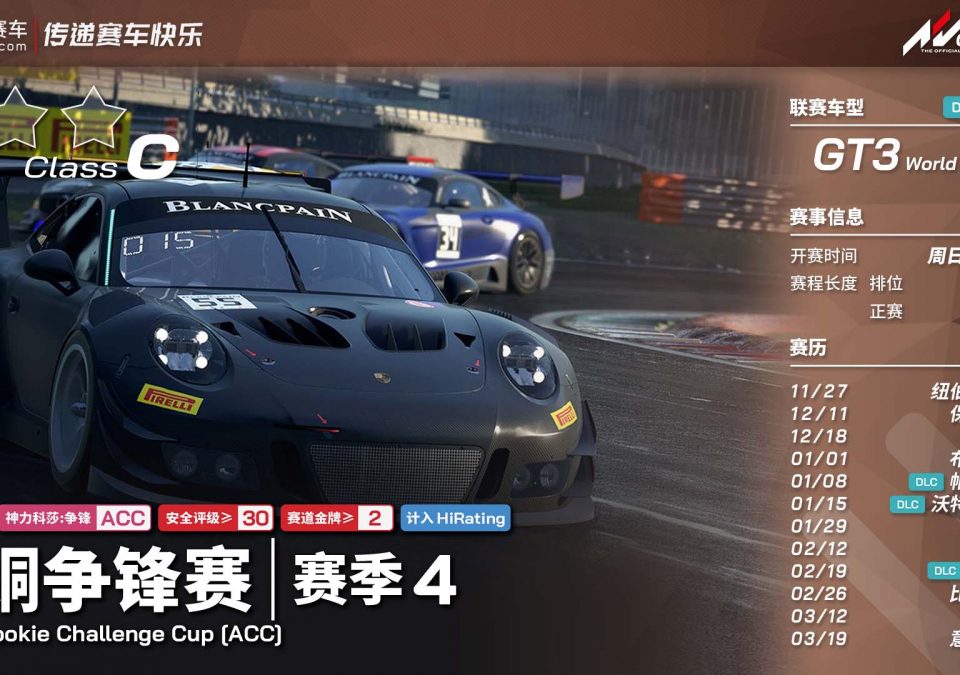The height and width of the screenshot is (675, 960).
Task: Click the 神力科莎:争锋 ACC tag
Action: 76,518
